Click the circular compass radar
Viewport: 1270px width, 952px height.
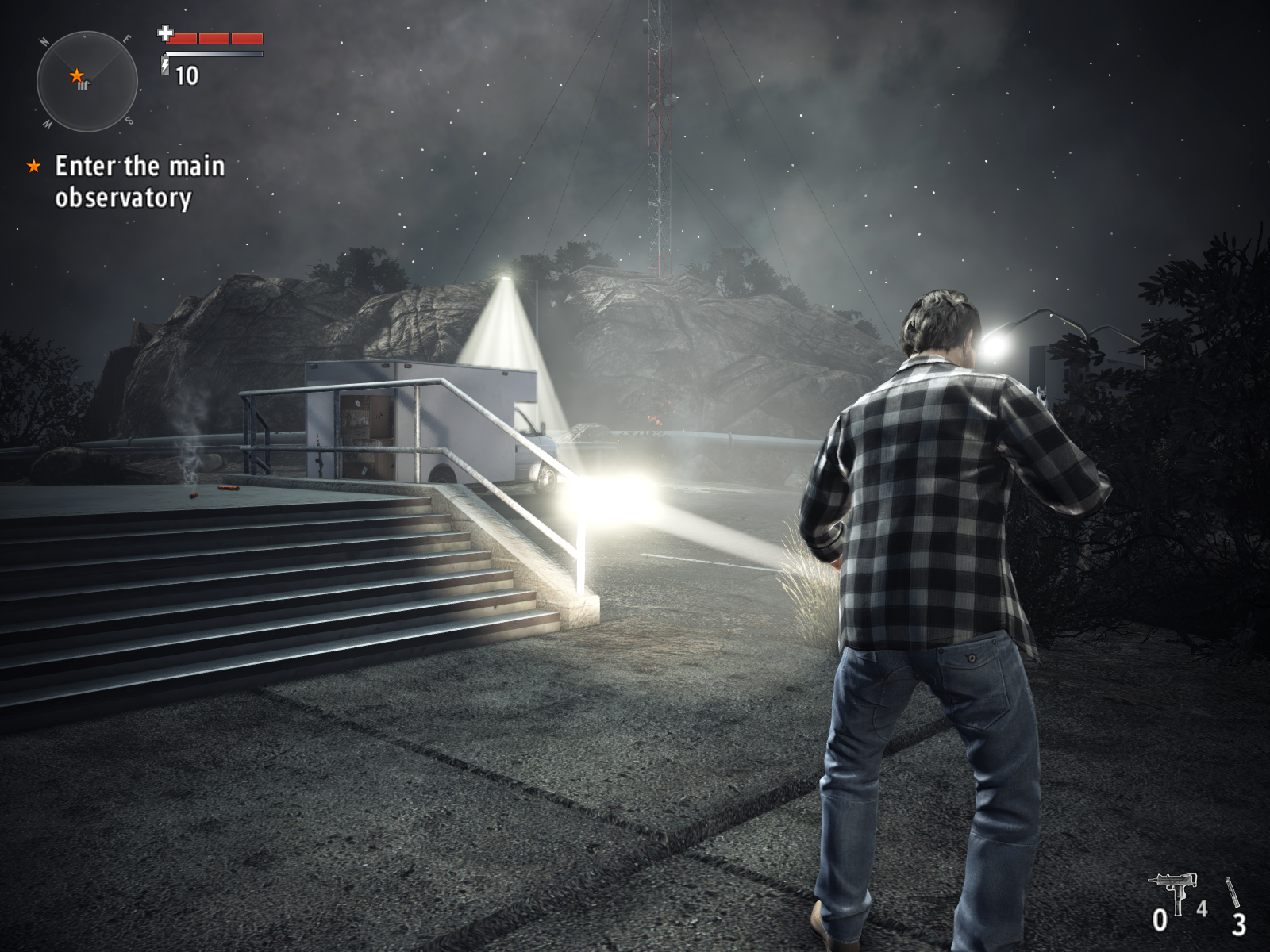tap(87, 81)
